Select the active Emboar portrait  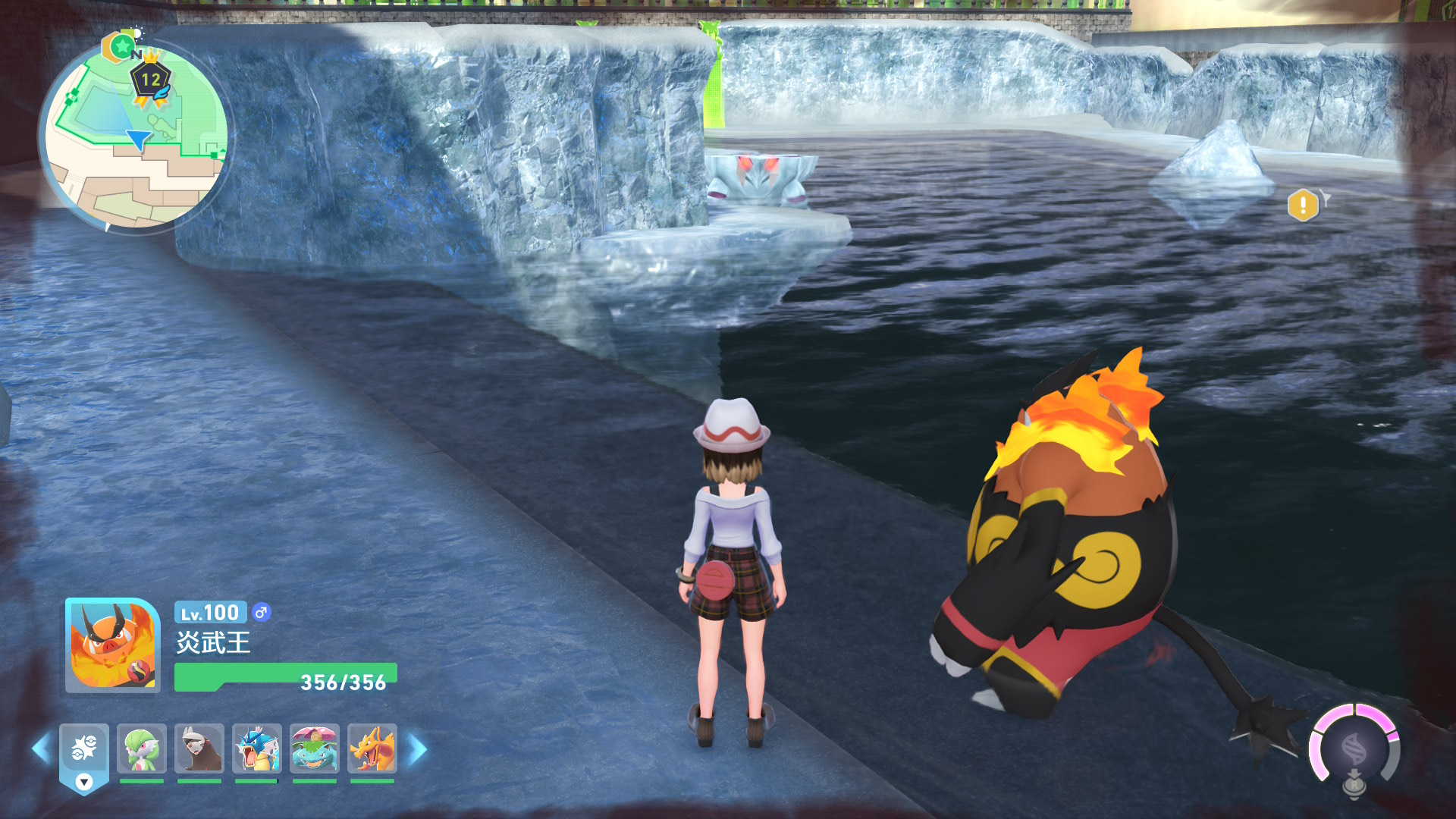click(x=113, y=645)
